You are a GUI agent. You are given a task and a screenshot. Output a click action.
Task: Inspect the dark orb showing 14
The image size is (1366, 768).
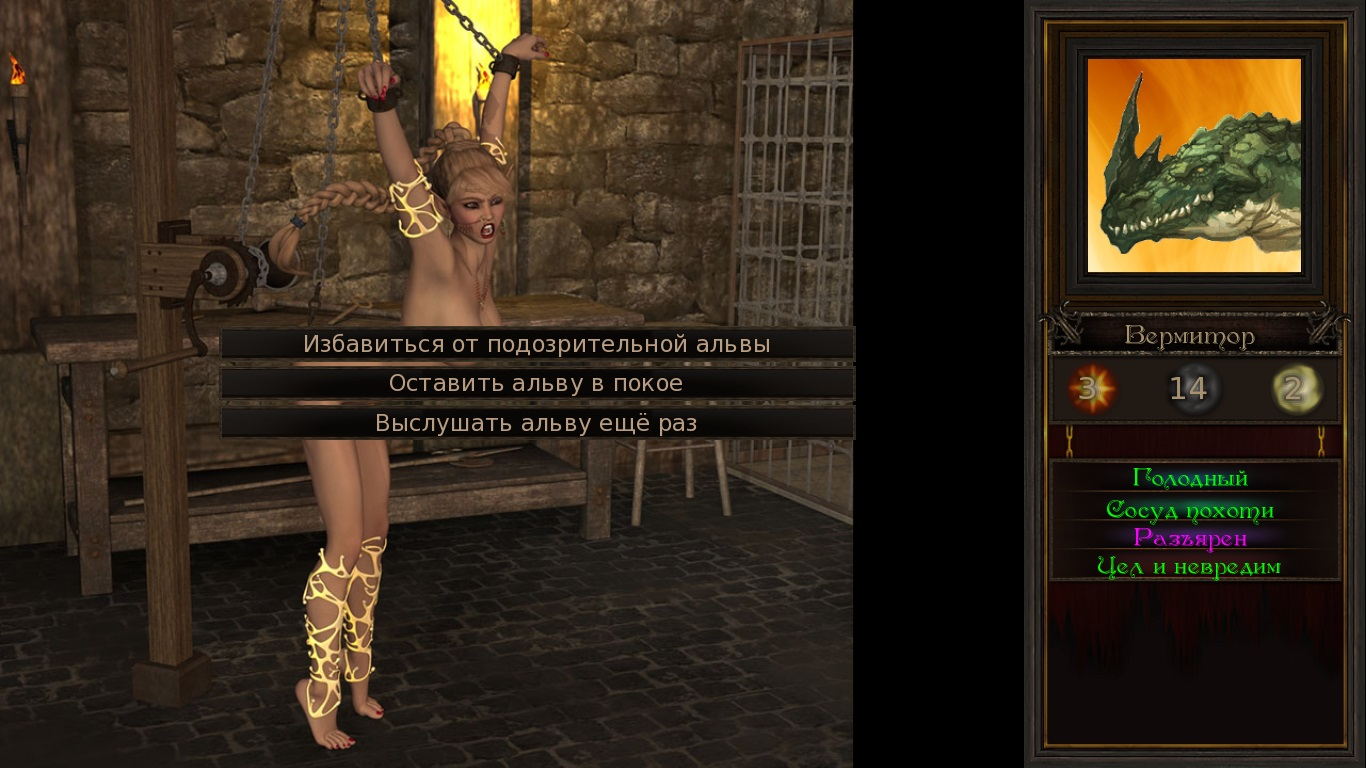click(x=1192, y=390)
